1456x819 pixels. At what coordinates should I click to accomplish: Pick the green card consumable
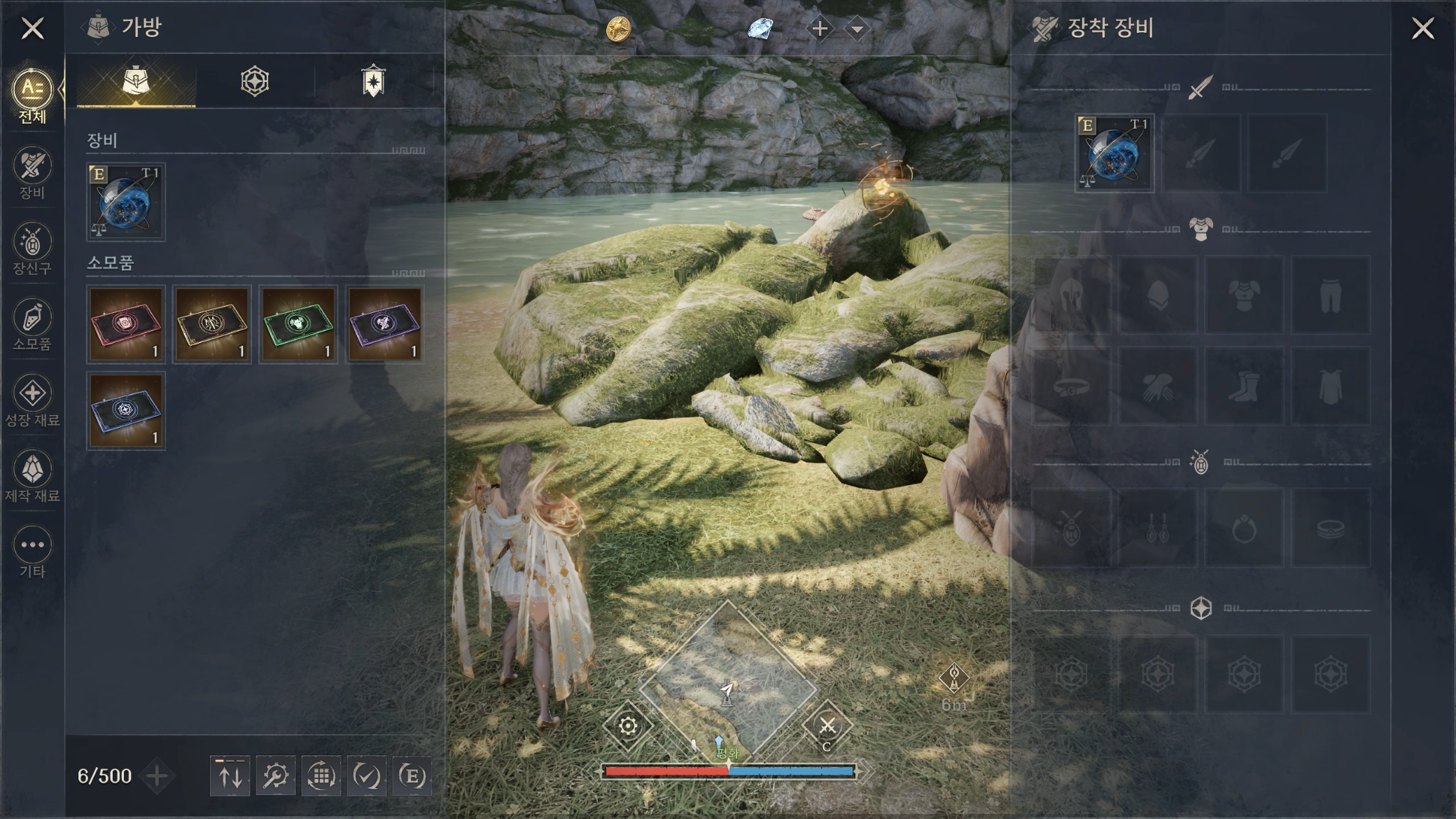(x=298, y=323)
